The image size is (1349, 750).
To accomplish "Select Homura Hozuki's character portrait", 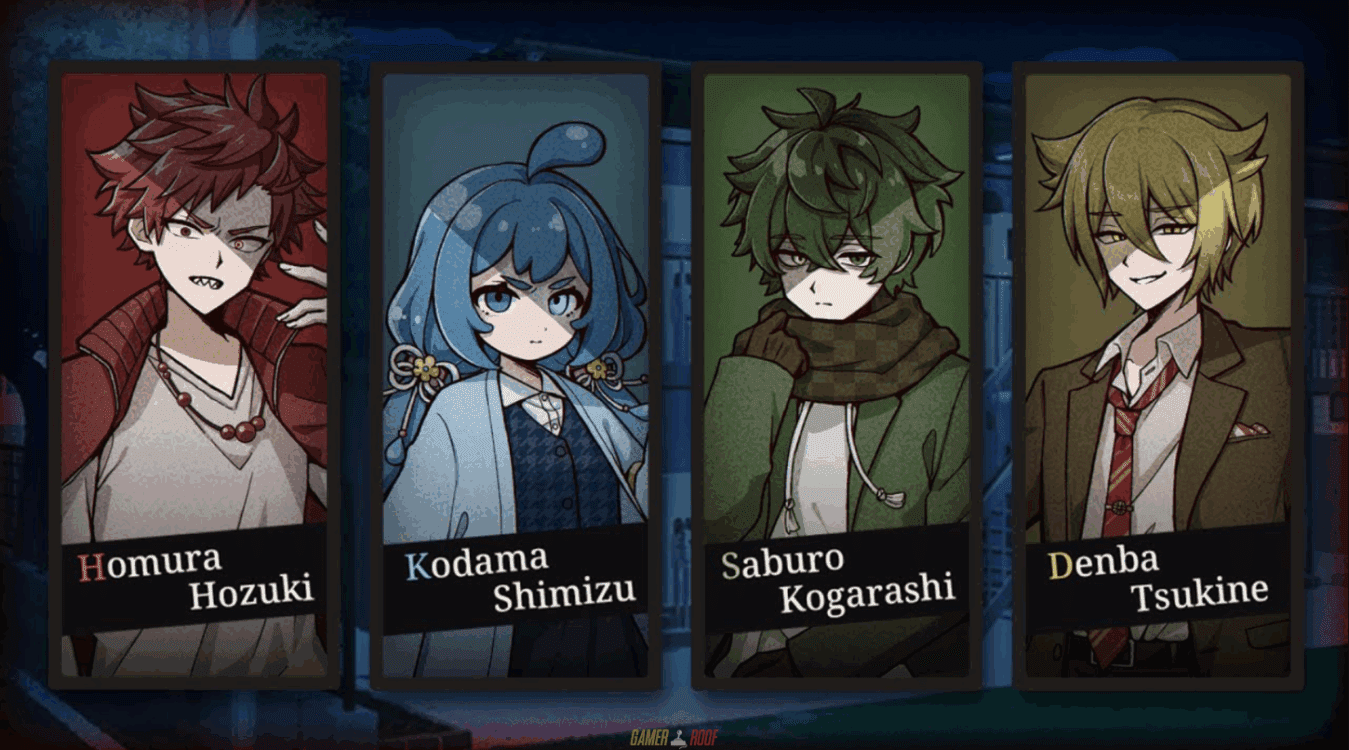I will [x=196, y=300].
